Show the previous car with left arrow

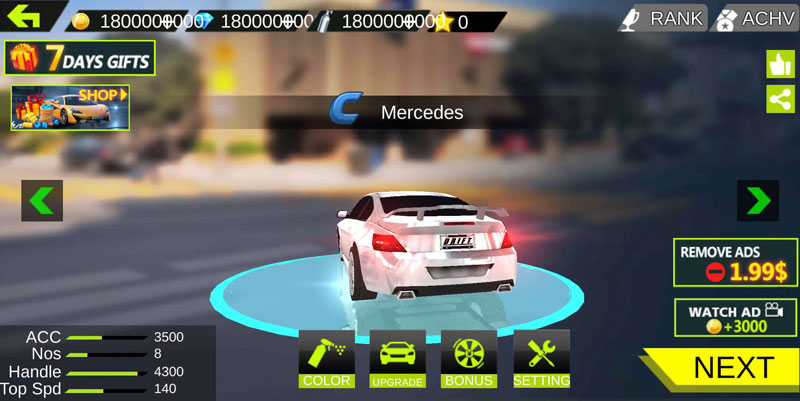42,200
